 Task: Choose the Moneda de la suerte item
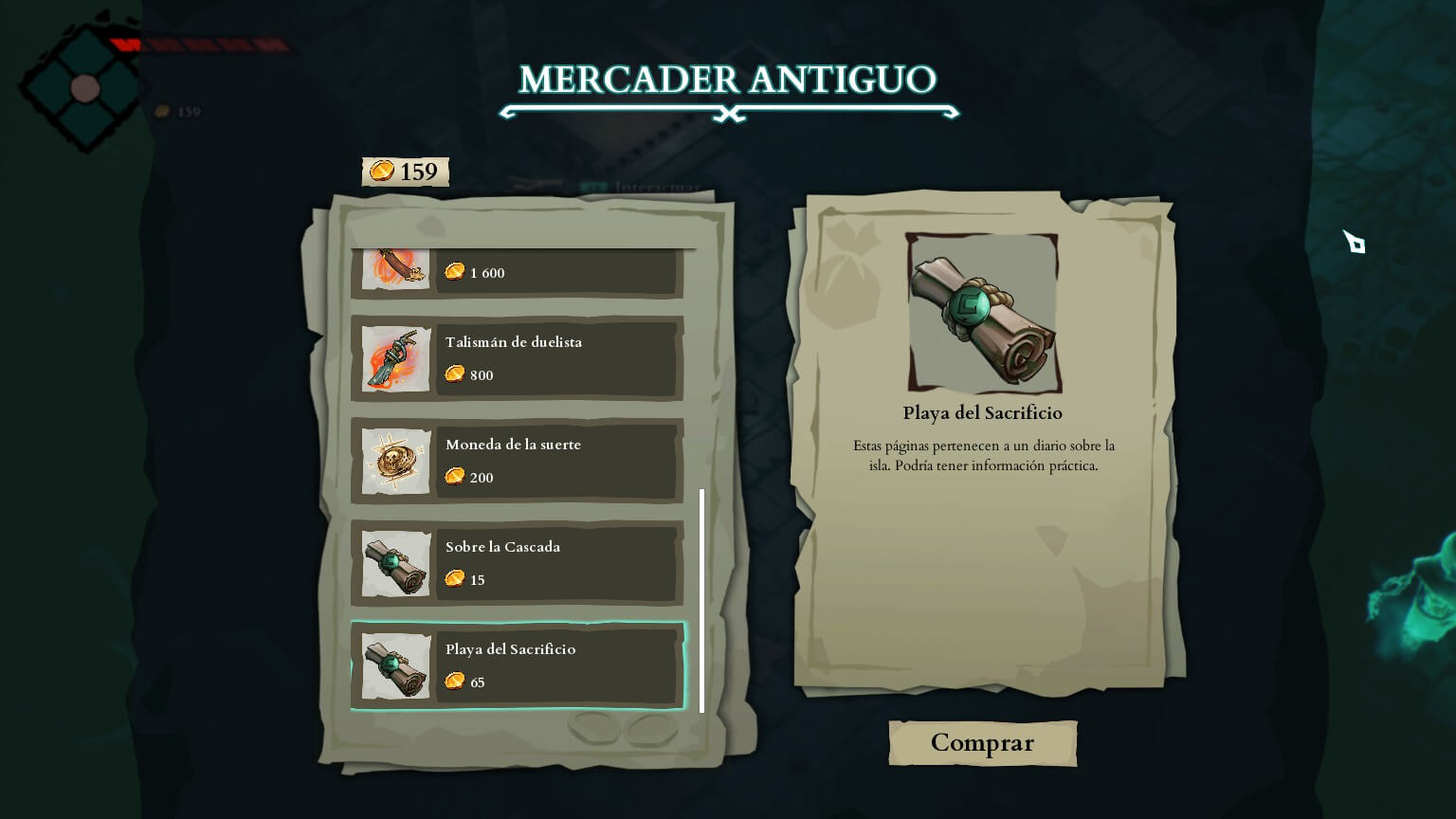click(518, 461)
